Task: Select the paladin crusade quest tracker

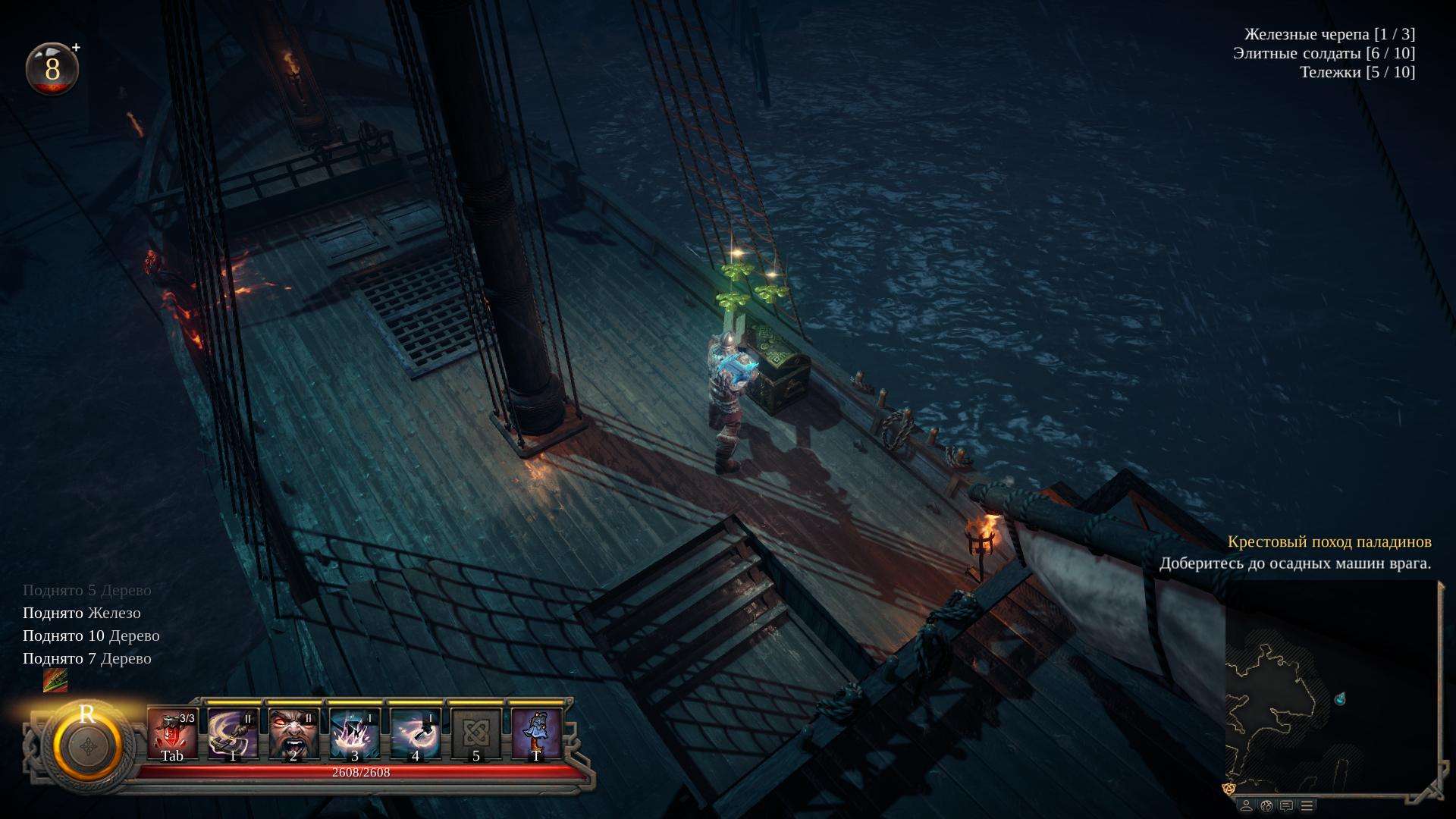Action: [1329, 542]
